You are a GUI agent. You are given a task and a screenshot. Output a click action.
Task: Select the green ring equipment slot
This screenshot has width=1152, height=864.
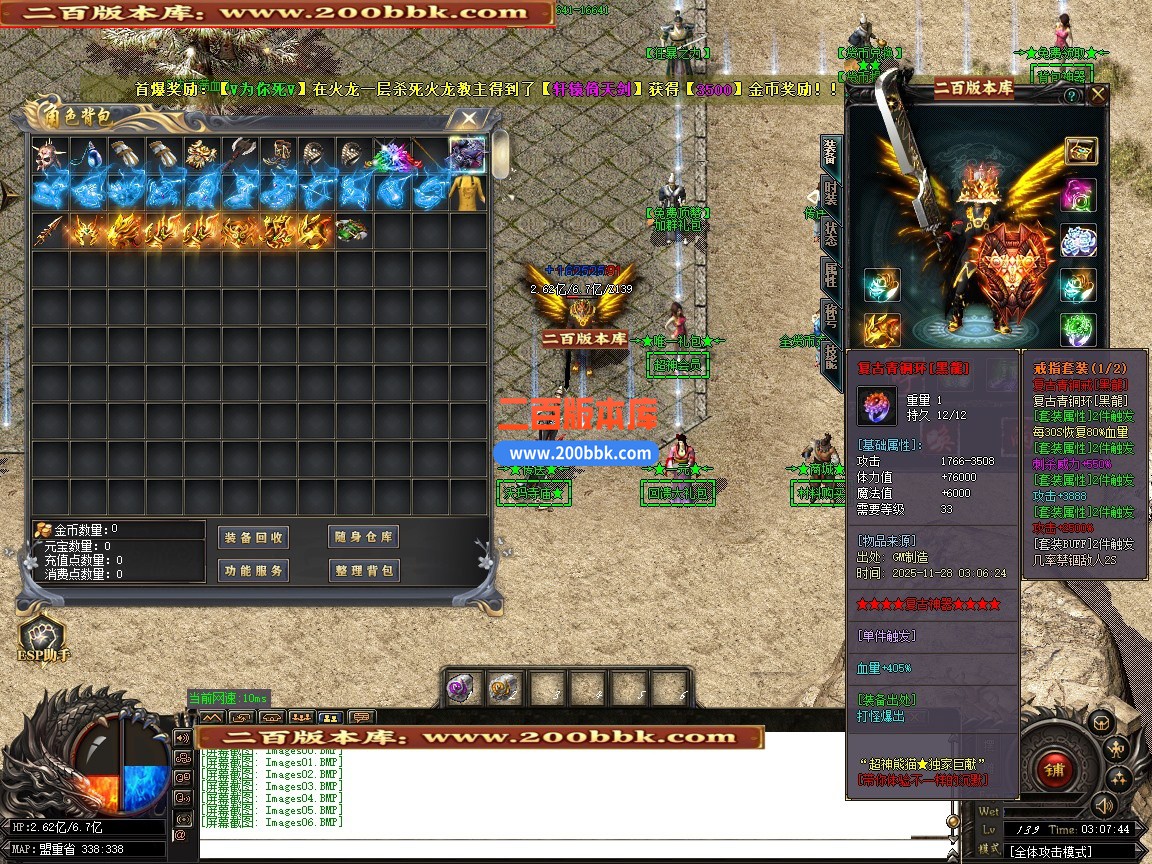coord(1079,329)
